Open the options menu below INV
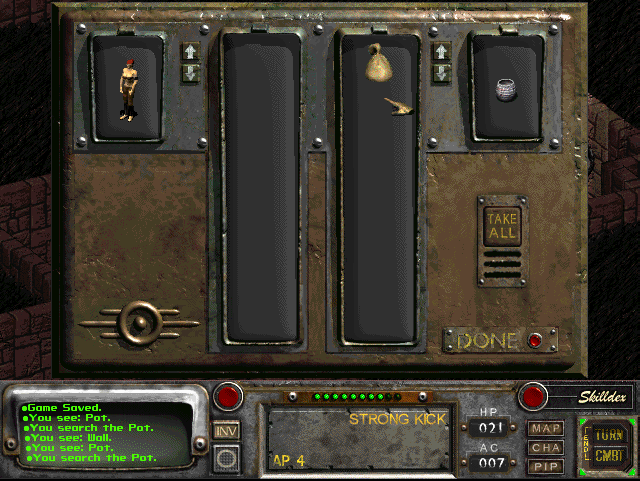The image size is (640, 481). pyautogui.click(x=227, y=458)
